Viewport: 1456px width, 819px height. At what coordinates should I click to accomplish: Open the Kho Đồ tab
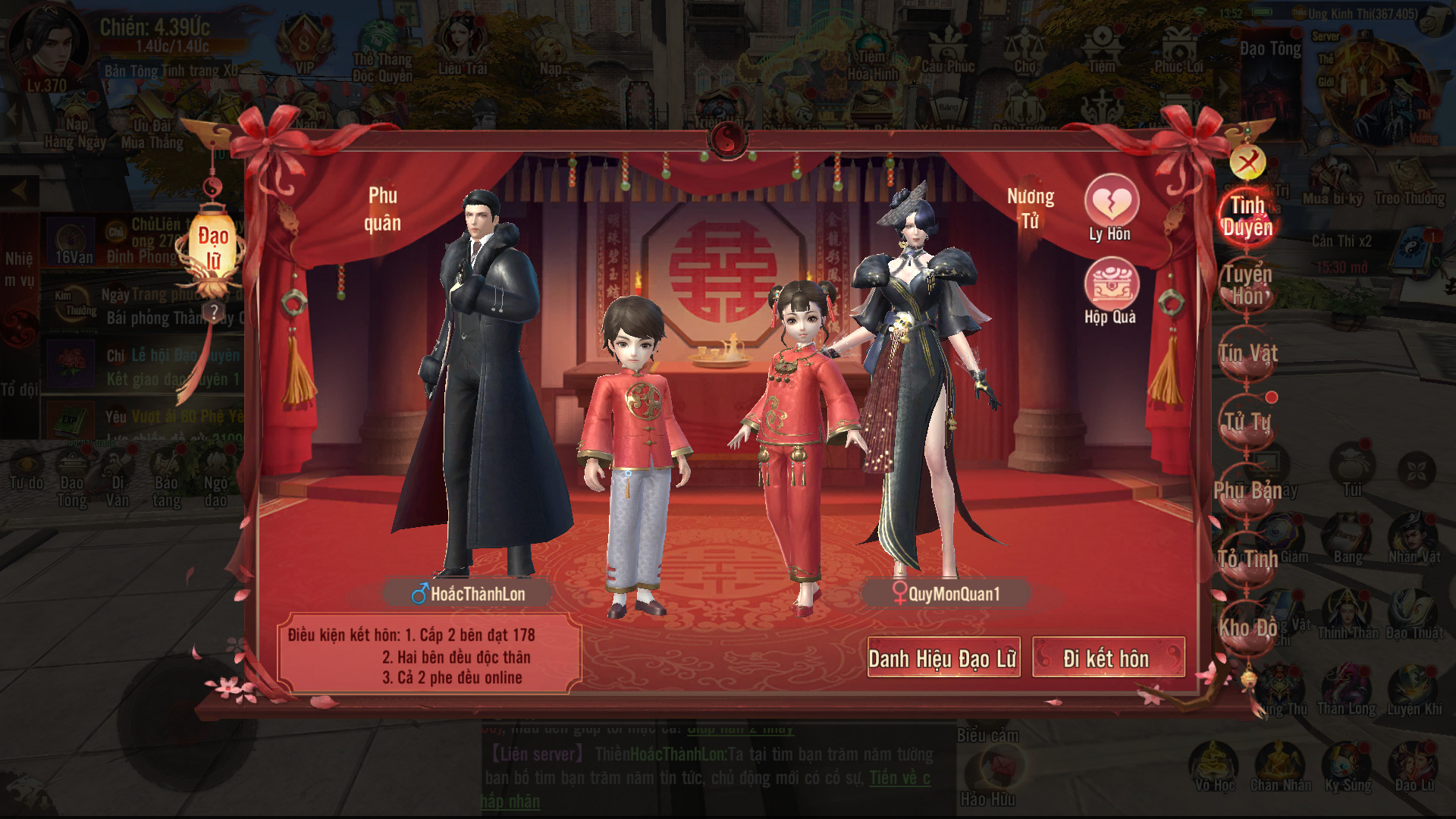pyautogui.click(x=1247, y=628)
